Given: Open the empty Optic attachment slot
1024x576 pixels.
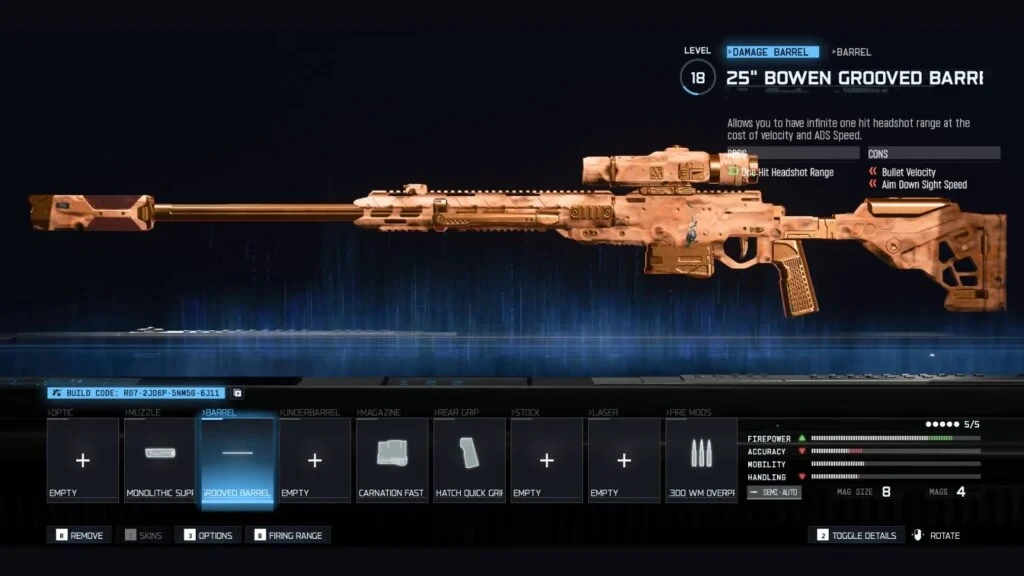Looking at the screenshot, I should [x=83, y=460].
